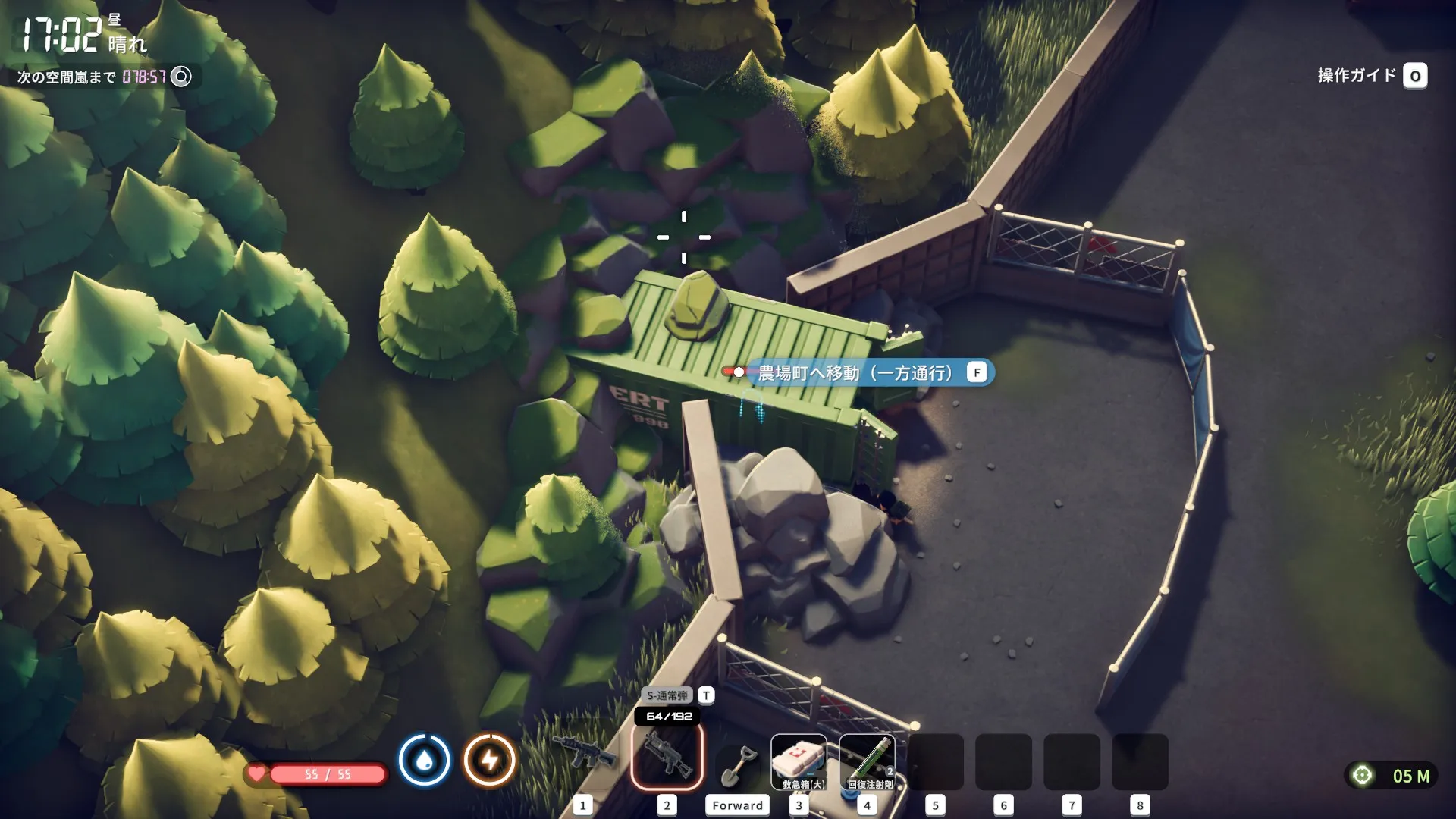Viewport: 1456px width, 819px height.
Task: Click the water drop thirst gauge
Action: (425, 760)
